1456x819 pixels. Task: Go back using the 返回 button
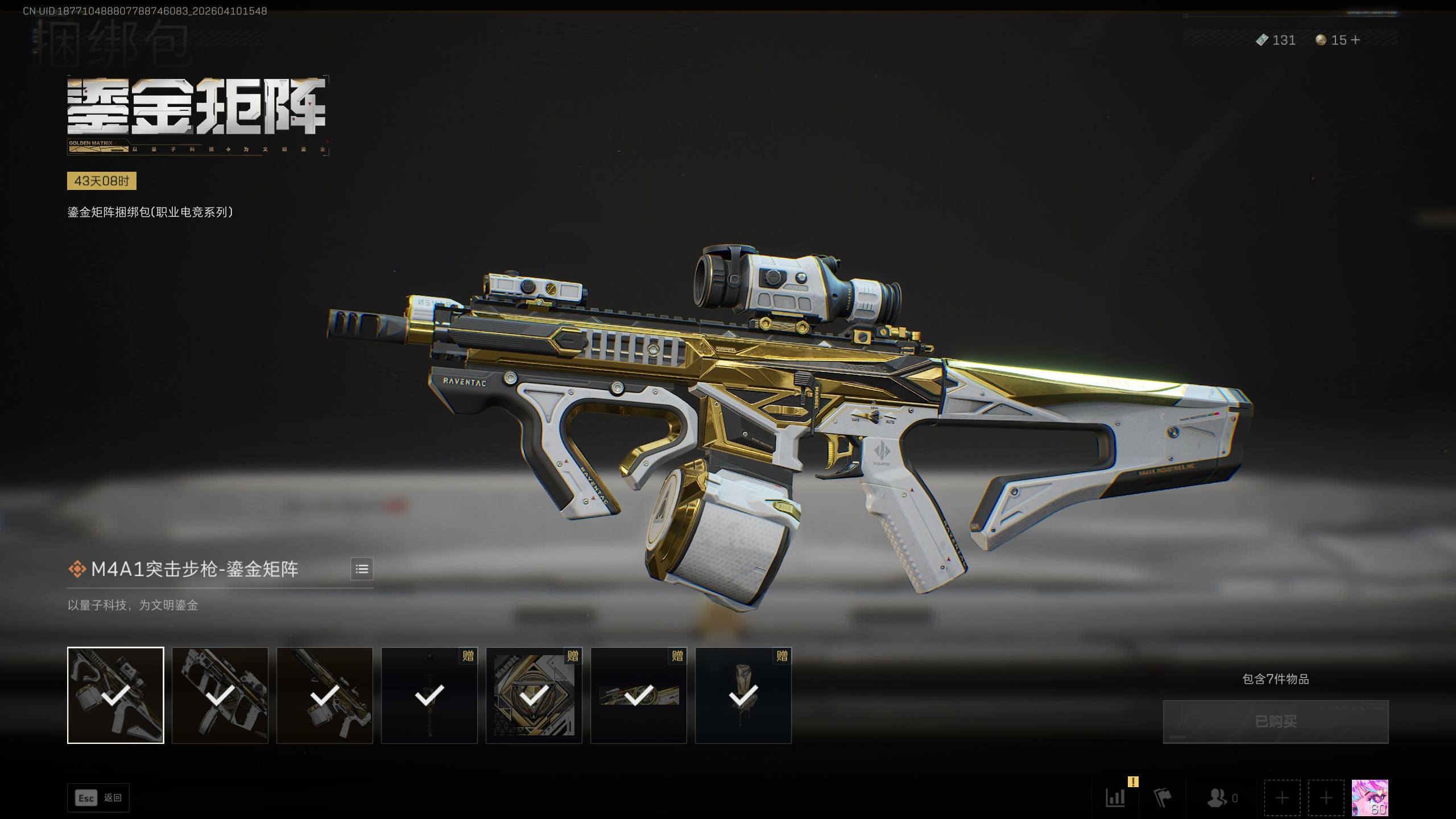[x=98, y=798]
